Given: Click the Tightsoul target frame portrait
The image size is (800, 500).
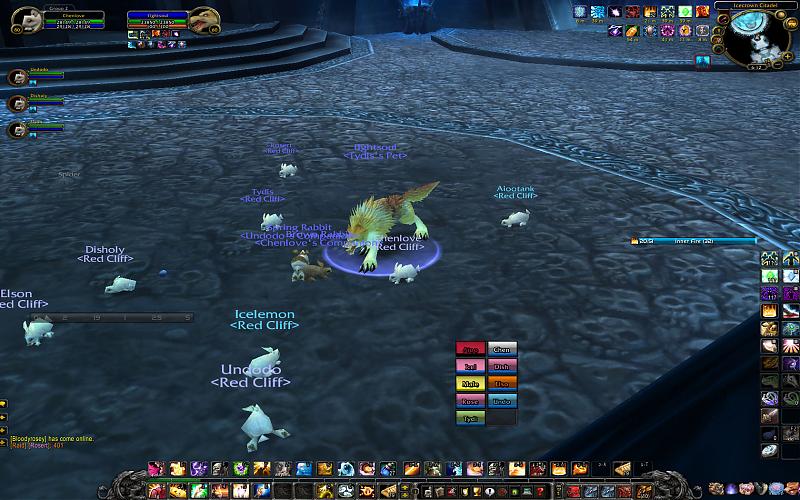Looking at the screenshot, I should (x=204, y=19).
